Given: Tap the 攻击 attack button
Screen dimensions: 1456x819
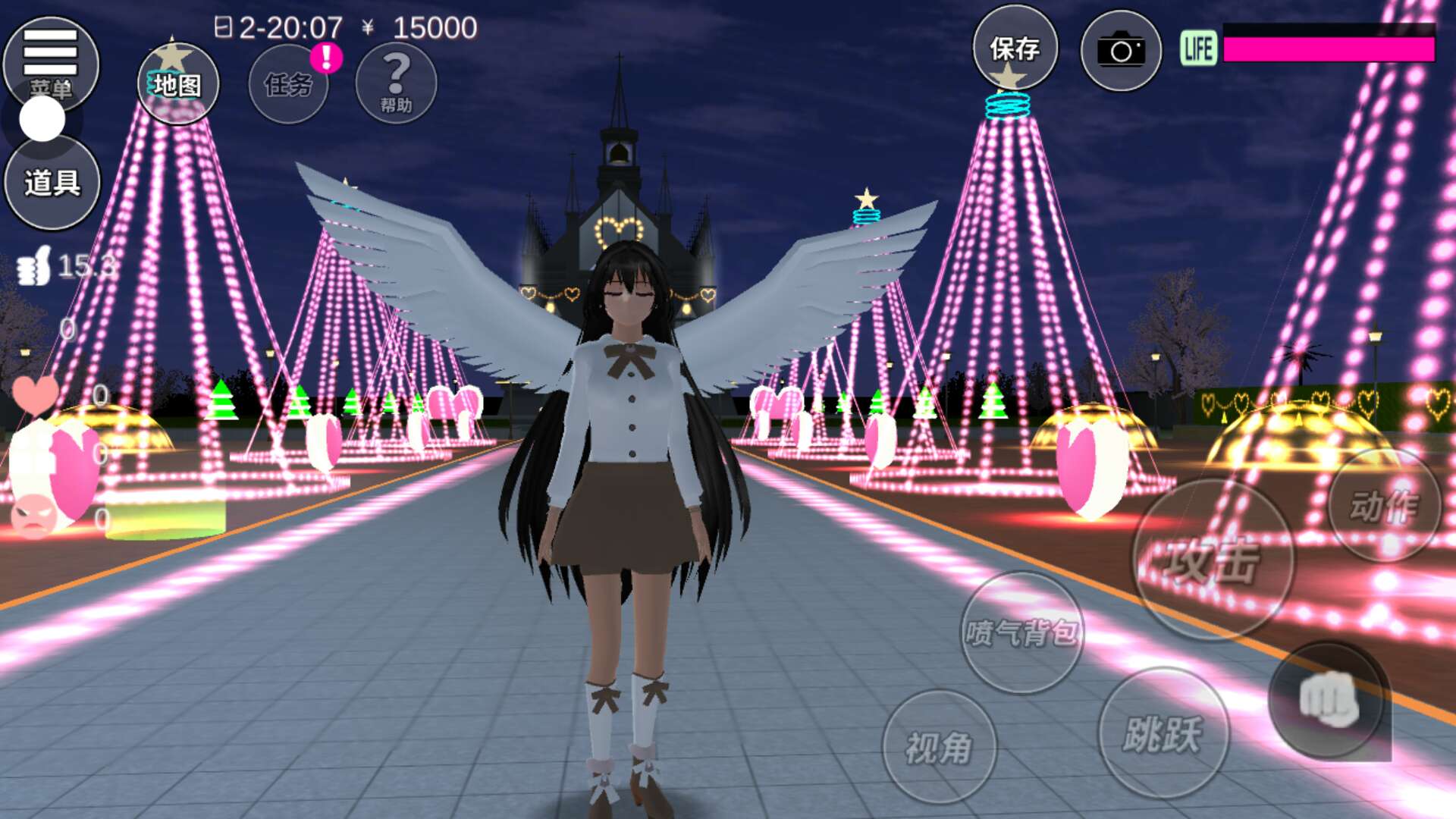Looking at the screenshot, I should (1212, 560).
